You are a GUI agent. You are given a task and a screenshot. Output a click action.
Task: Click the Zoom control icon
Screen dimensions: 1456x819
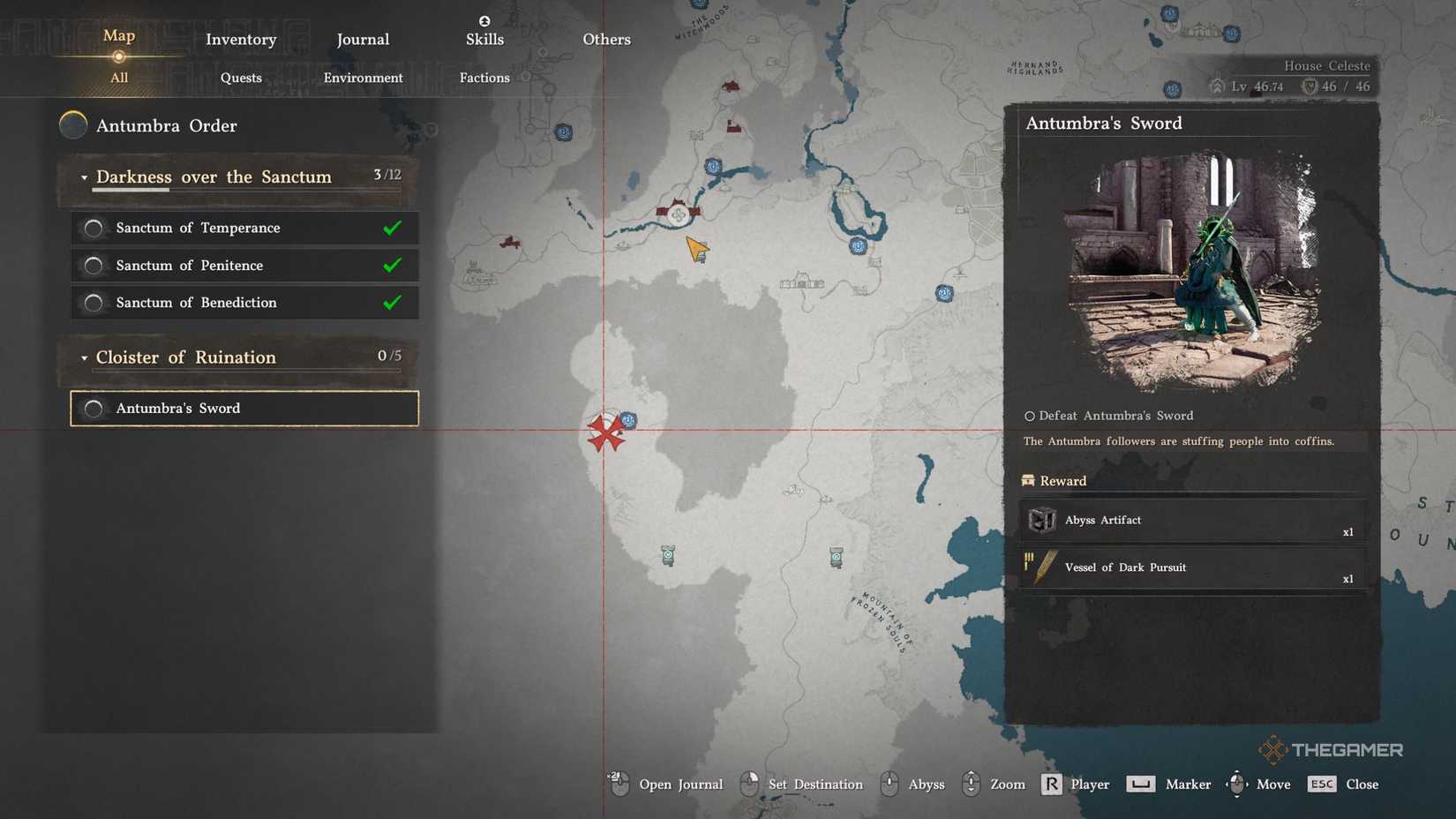[x=971, y=784]
